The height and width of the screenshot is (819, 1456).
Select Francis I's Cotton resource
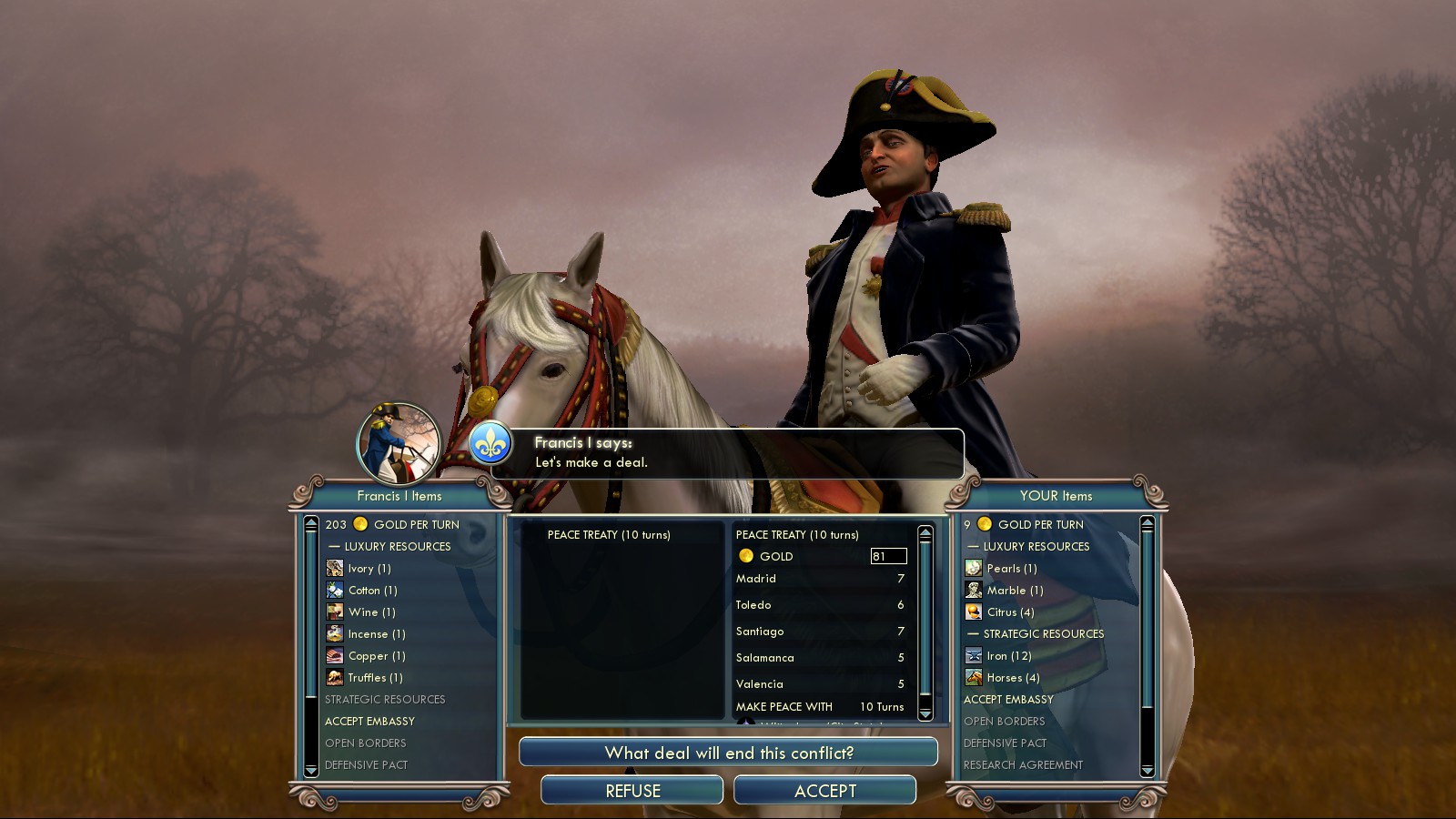coord(372,591)
